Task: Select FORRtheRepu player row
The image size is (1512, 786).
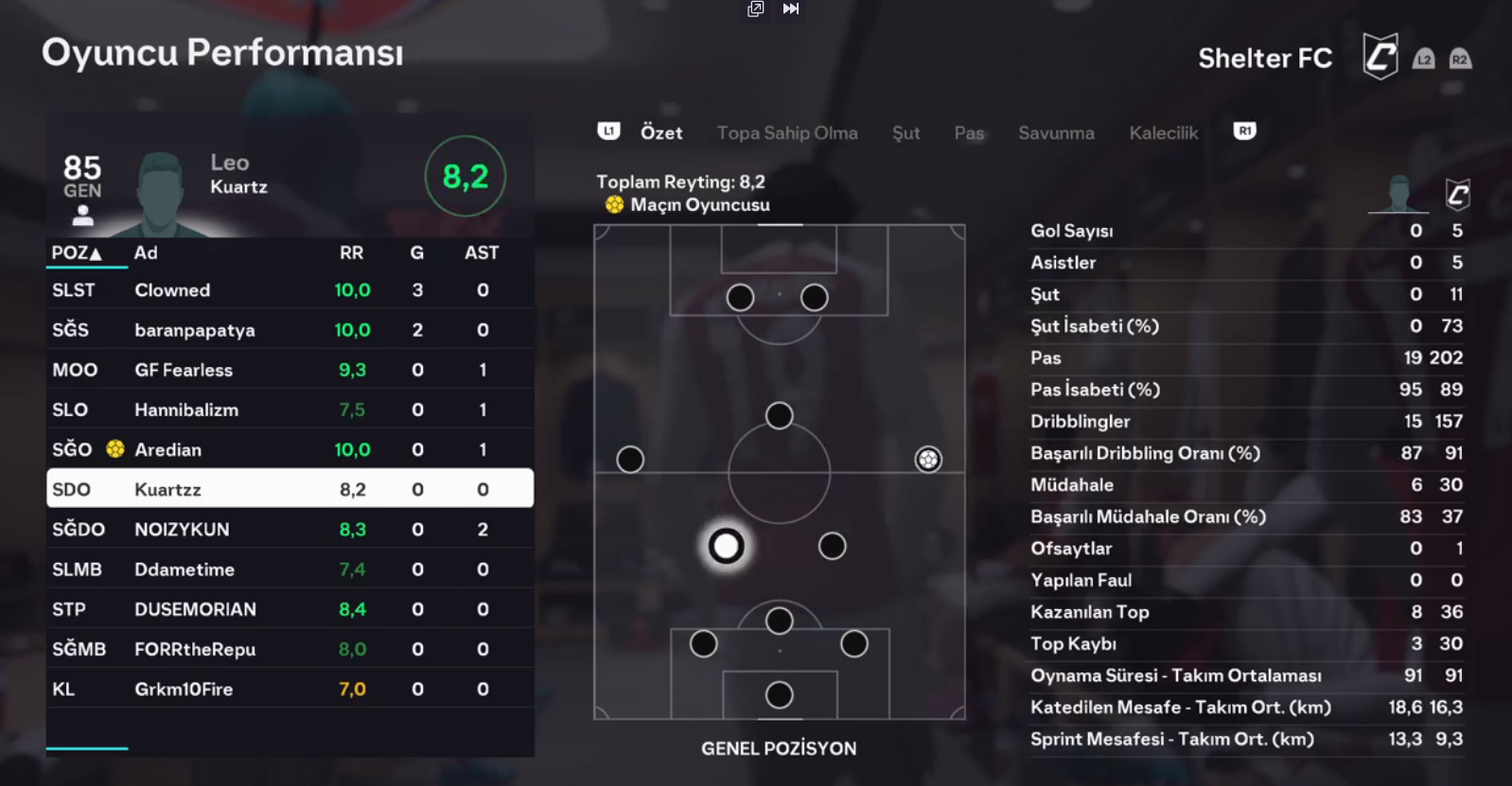Action: (x=290, y=649)
